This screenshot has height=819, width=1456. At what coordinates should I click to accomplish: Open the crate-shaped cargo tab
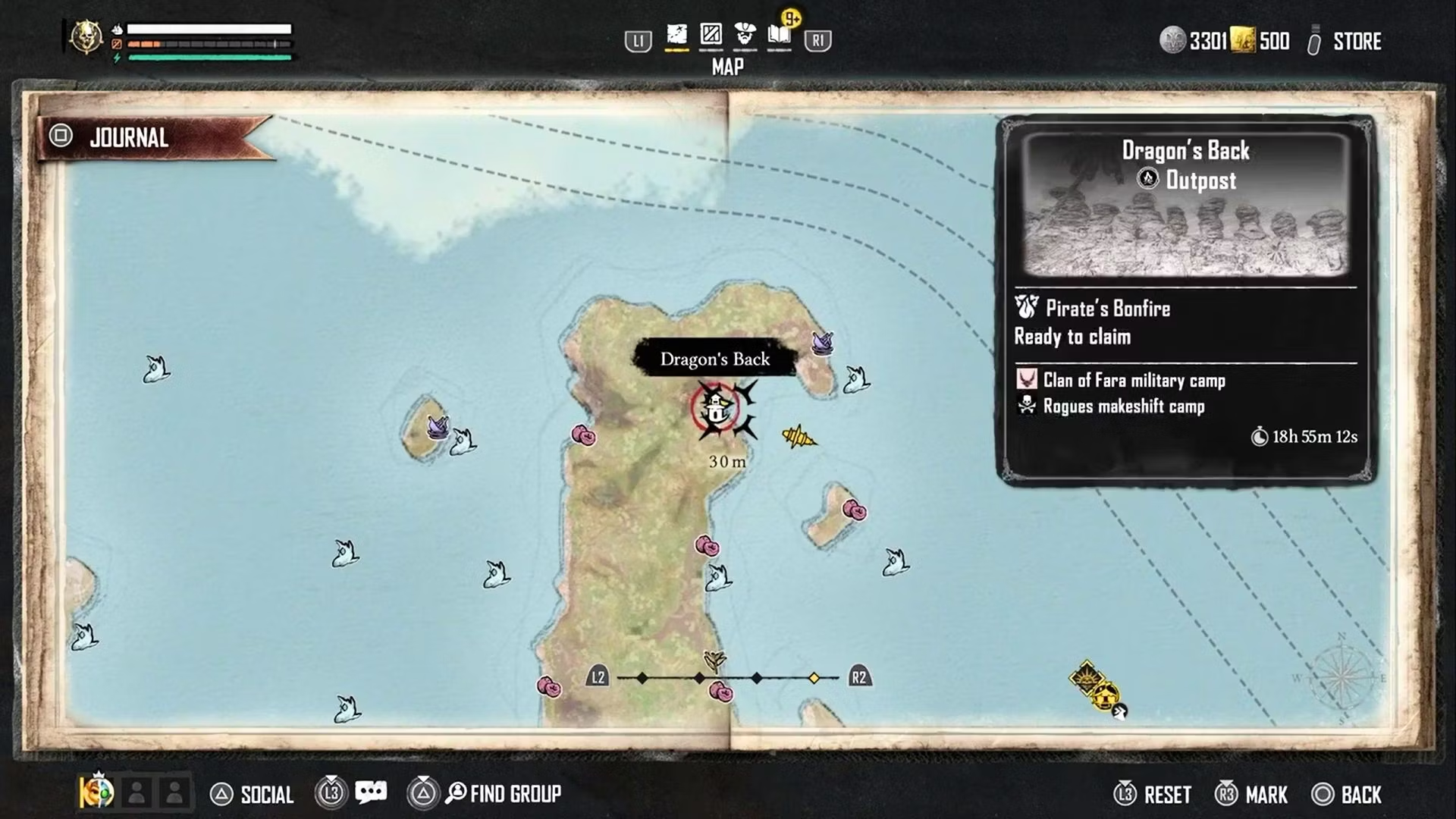[x=711, y=36]
